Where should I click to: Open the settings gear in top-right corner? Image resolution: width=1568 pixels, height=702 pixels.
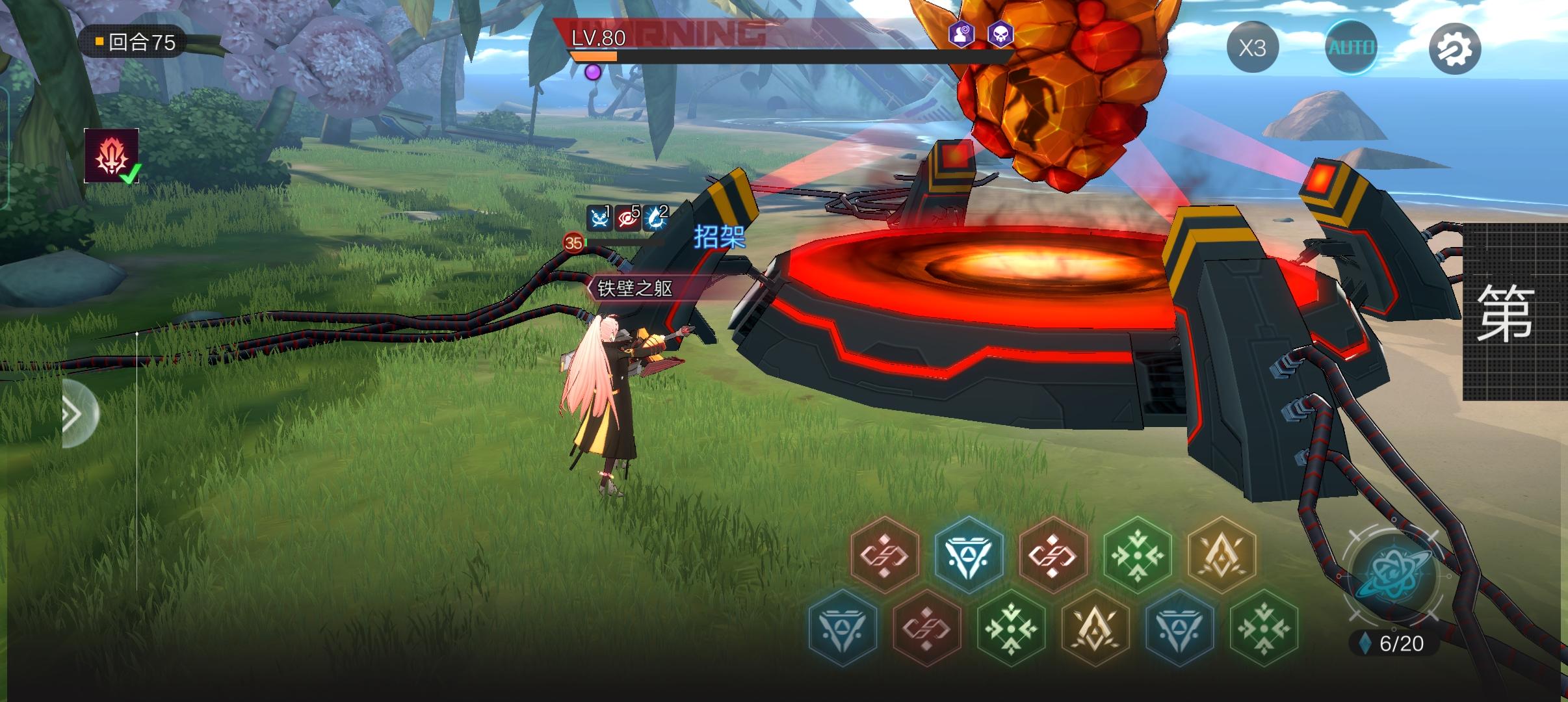point(1459,47)
